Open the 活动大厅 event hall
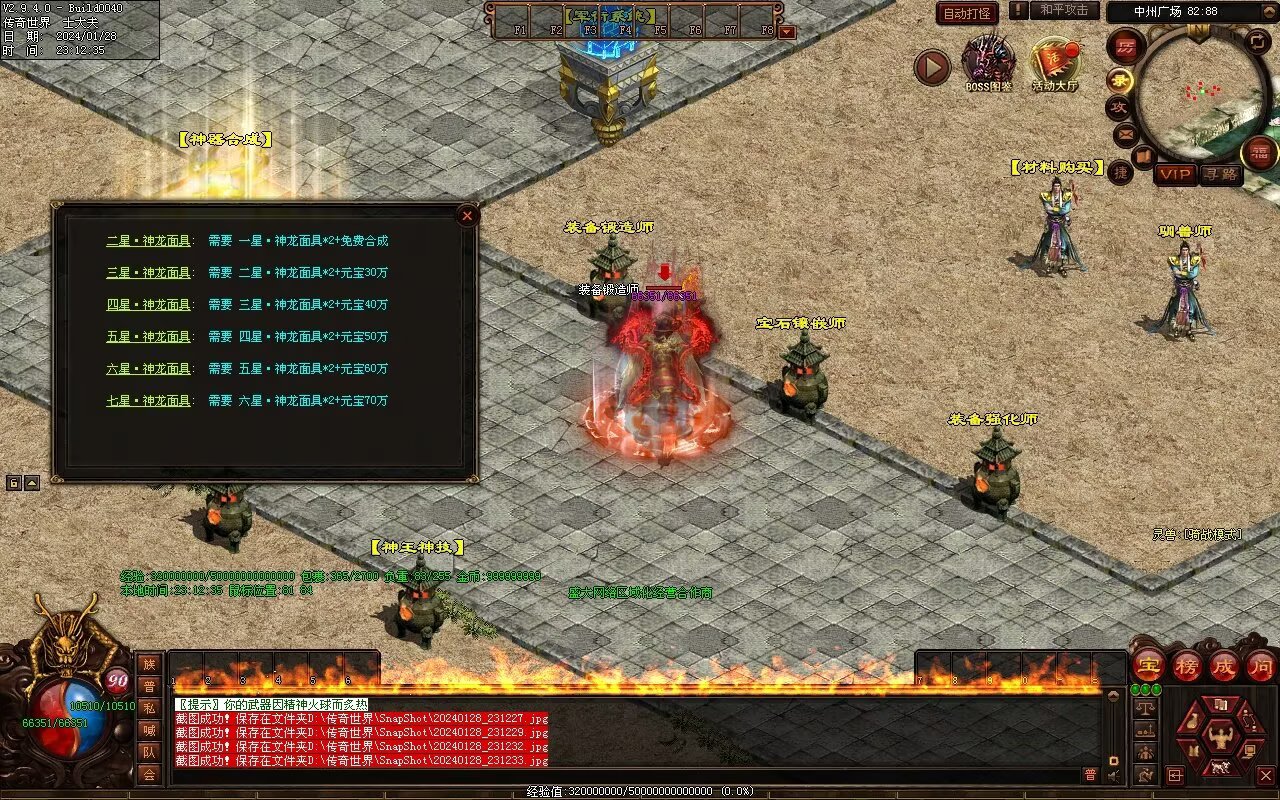 pos(1054,62)
